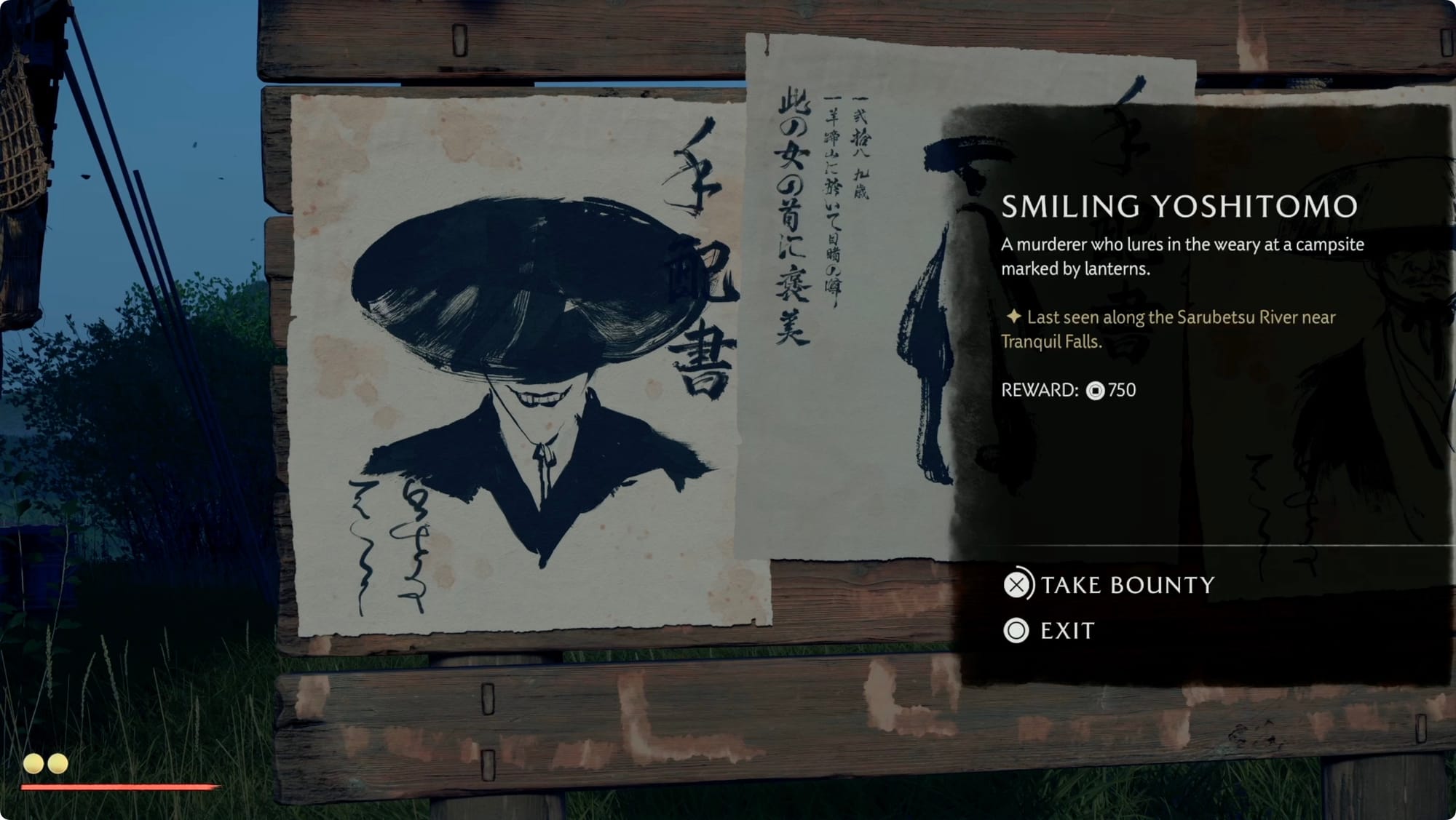Click the reward value of 750

click(x=1125, y=391)
